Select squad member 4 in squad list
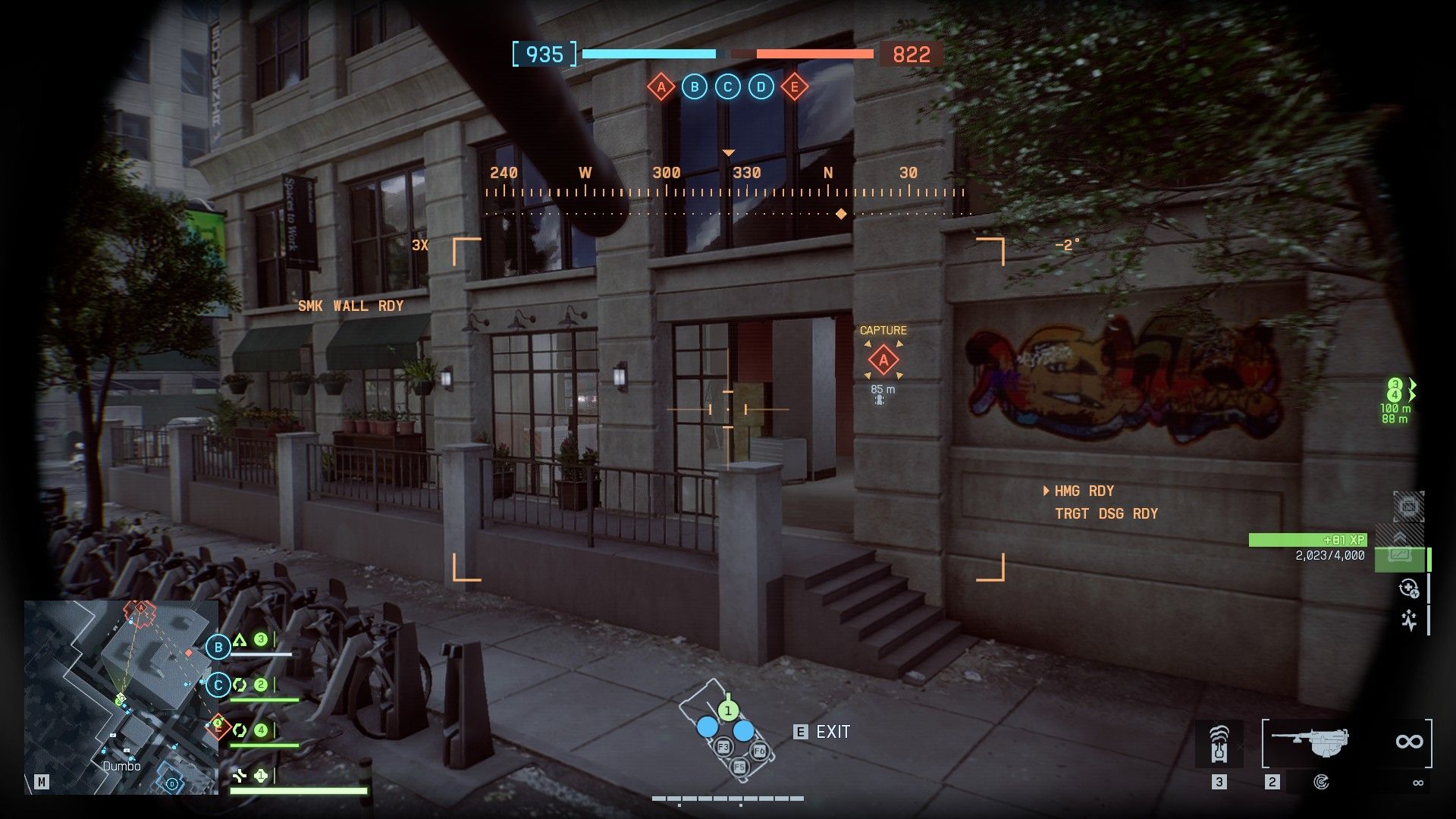This screenshot has height=819, width=1456. pos(260,731)
